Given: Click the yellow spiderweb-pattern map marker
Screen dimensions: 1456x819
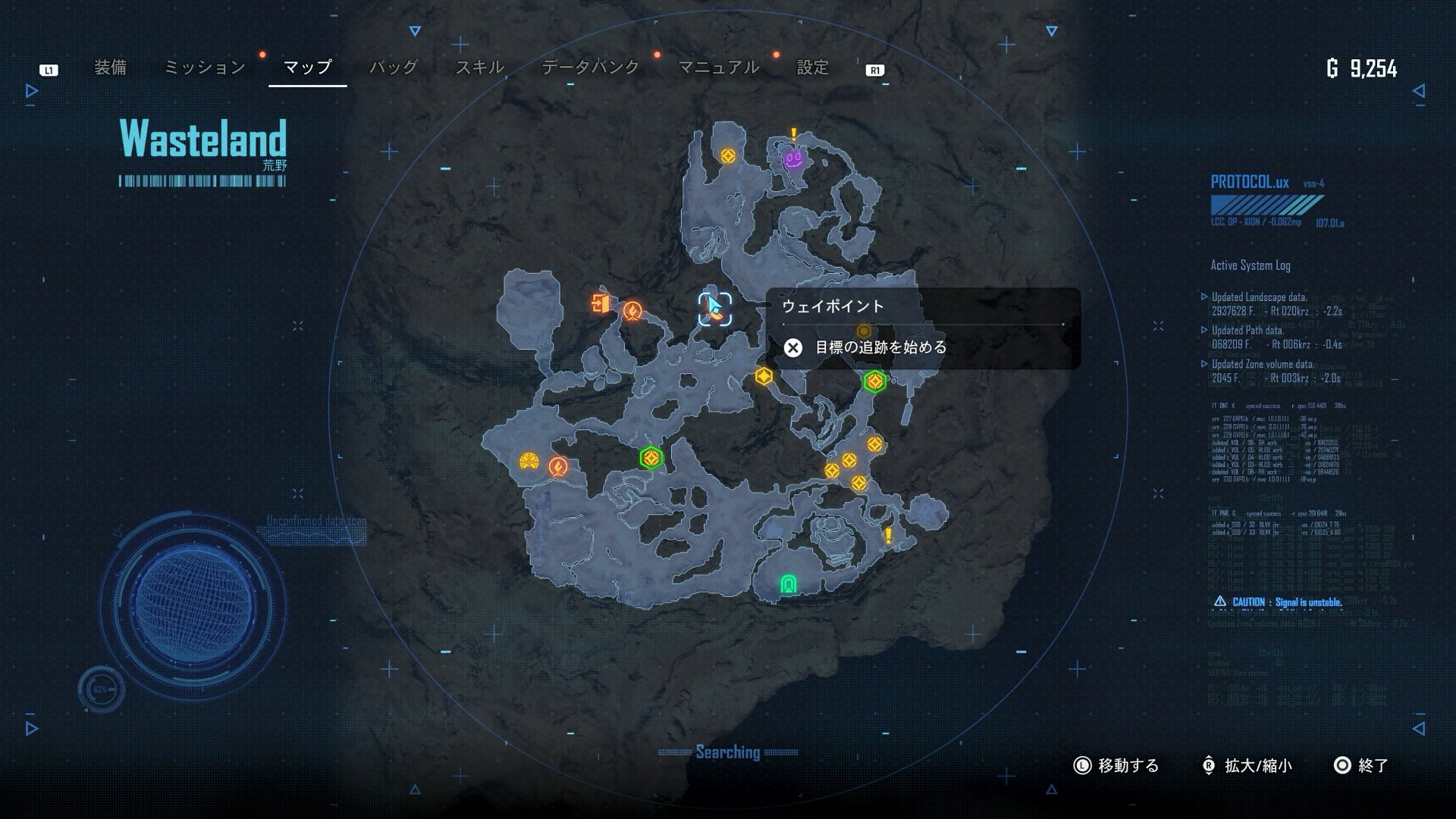Looking at the screenshot, I should click(x=529, y=460).
